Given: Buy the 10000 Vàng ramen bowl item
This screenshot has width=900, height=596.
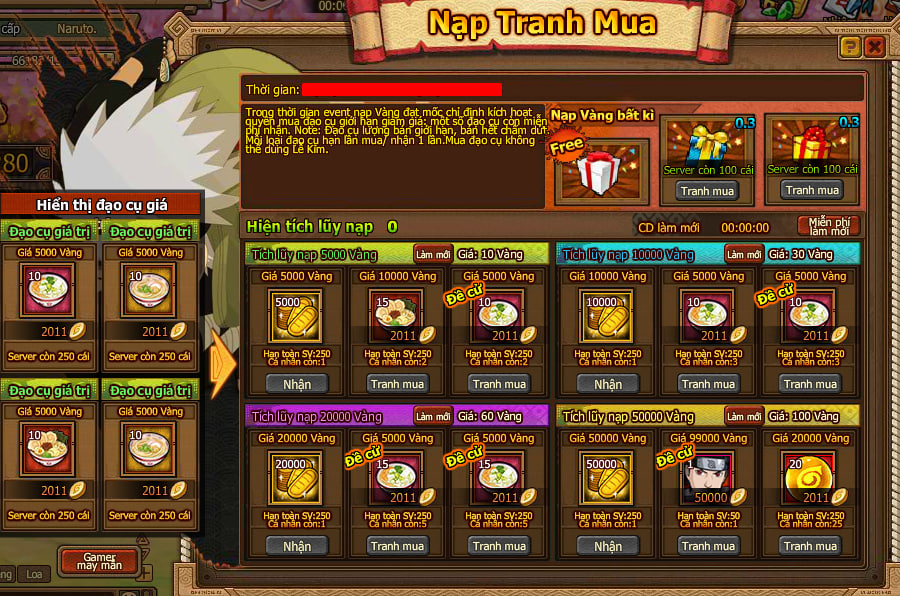Looking at the screenshot, I should (x=398, y=384).
